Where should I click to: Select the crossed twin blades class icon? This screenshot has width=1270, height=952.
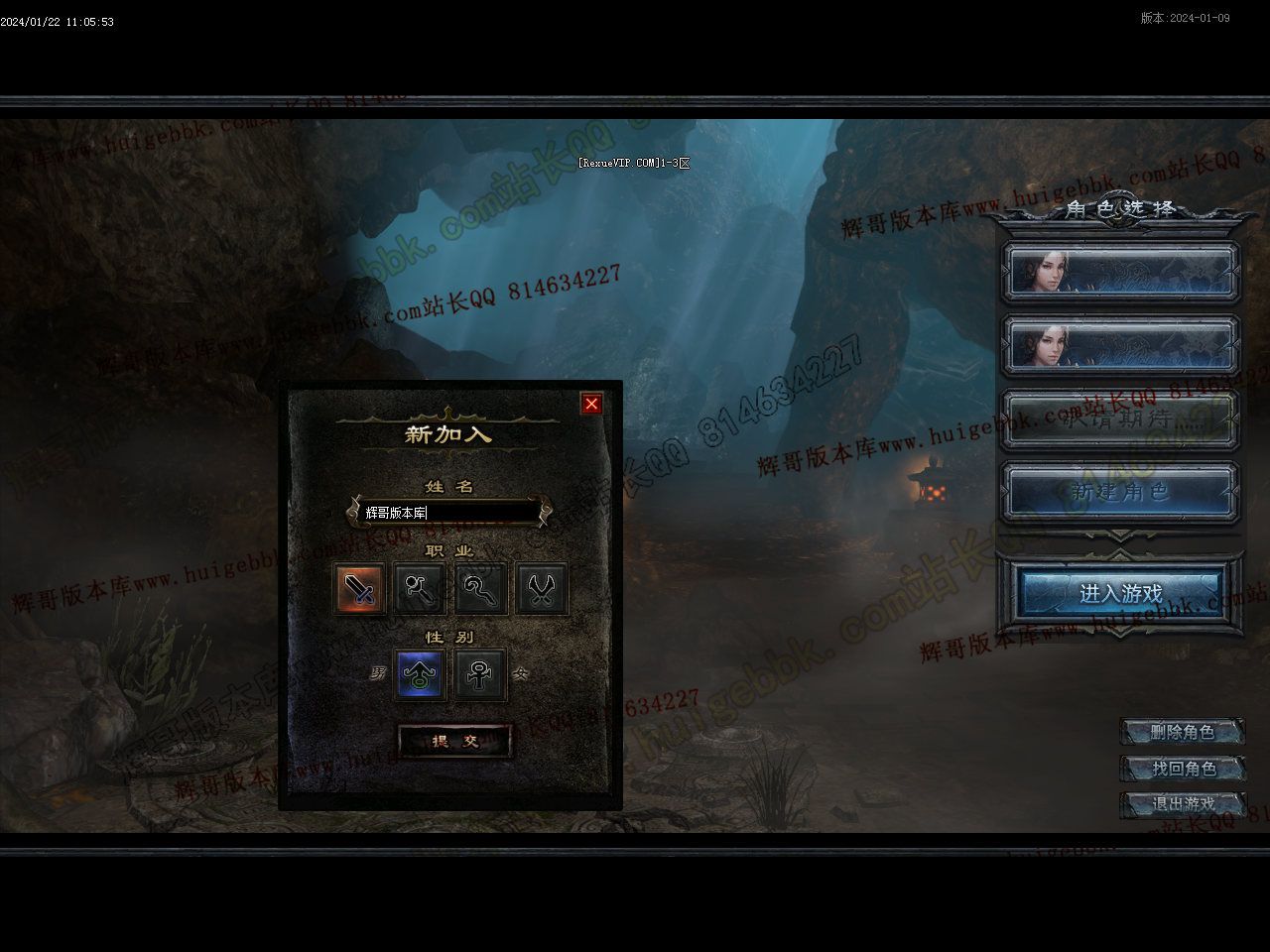click(542, 589)
